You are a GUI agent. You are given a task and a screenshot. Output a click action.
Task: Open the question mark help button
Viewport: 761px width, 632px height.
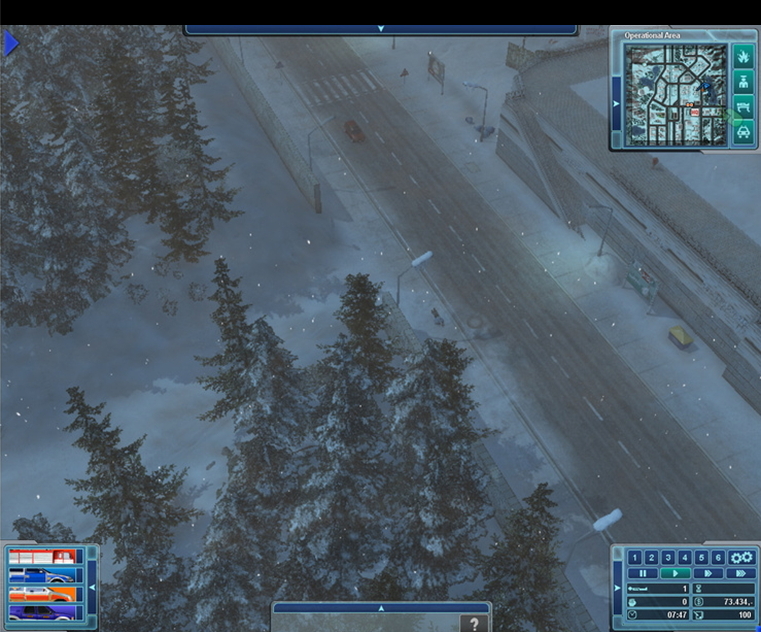tap(474, 623)
